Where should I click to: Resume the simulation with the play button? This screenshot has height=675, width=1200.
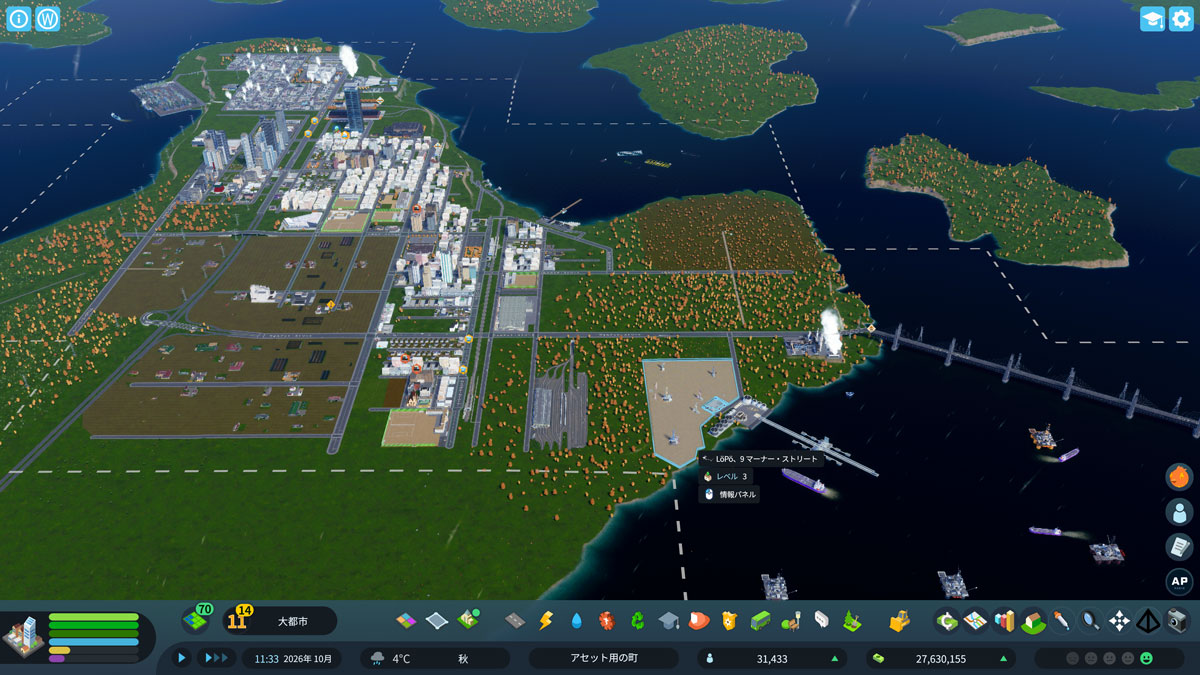[182, 658]
